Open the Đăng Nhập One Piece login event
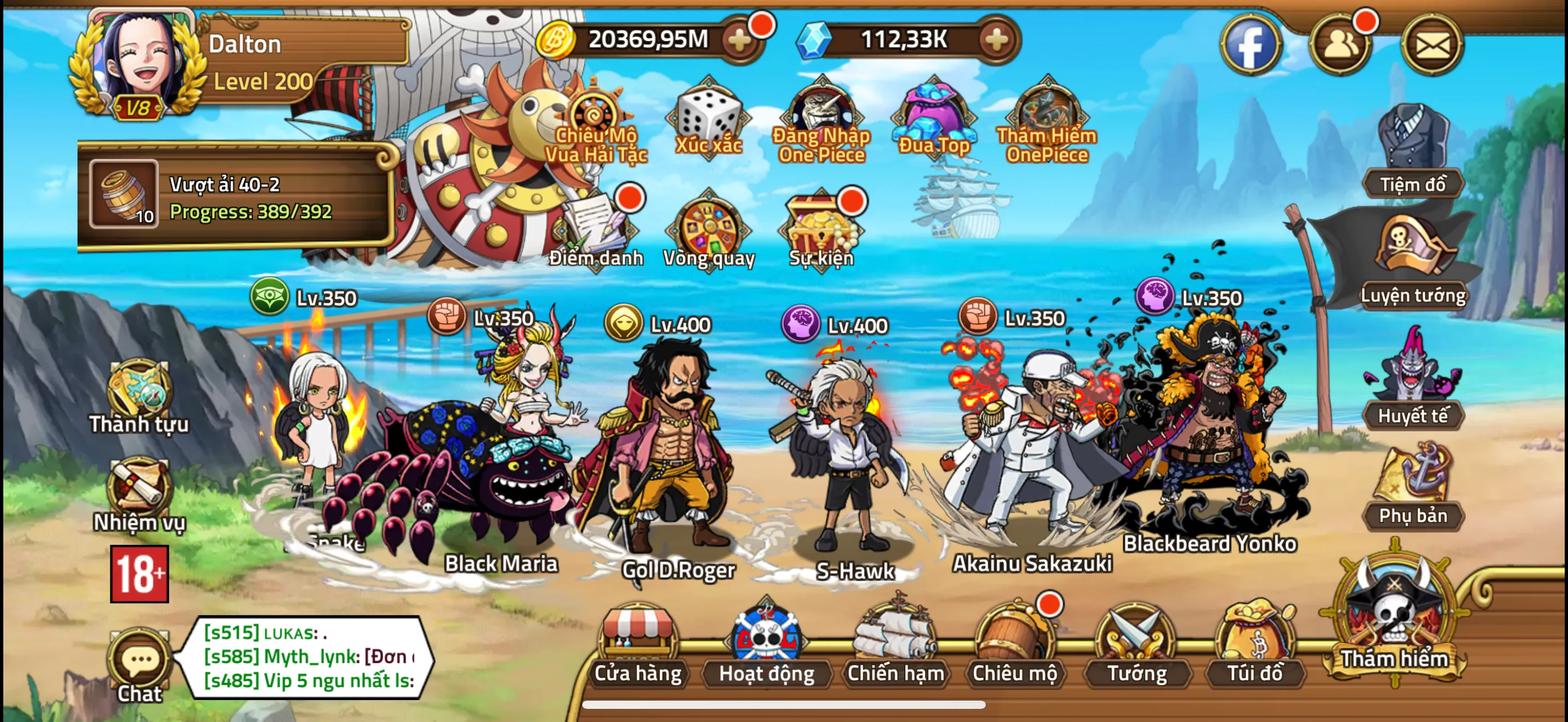1568x722 pixels. tap(822, 113)
